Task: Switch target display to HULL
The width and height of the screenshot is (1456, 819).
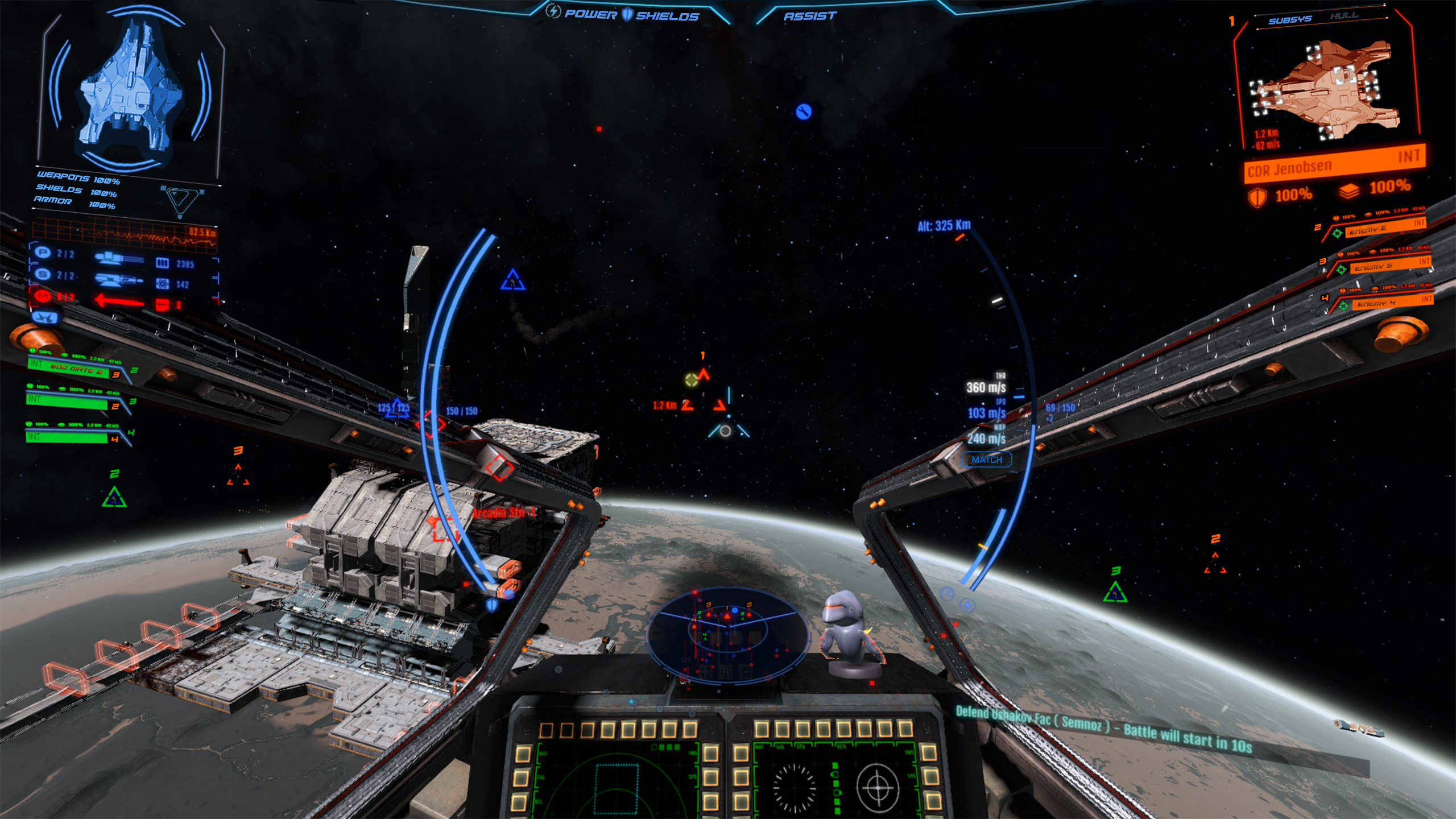Action: pos(1344,15)
